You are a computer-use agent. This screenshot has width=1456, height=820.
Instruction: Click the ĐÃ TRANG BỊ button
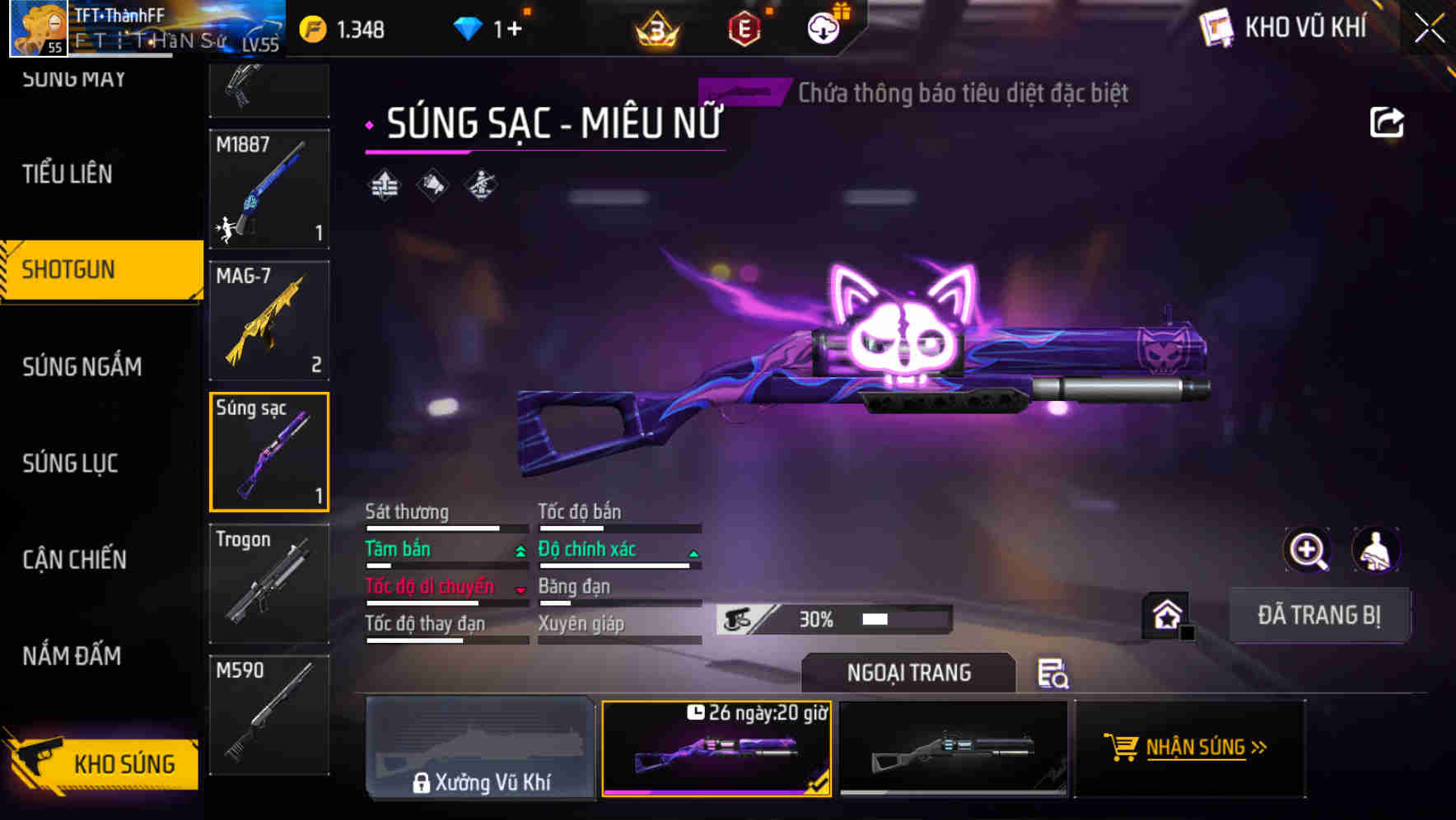(x=1319, y=615)
